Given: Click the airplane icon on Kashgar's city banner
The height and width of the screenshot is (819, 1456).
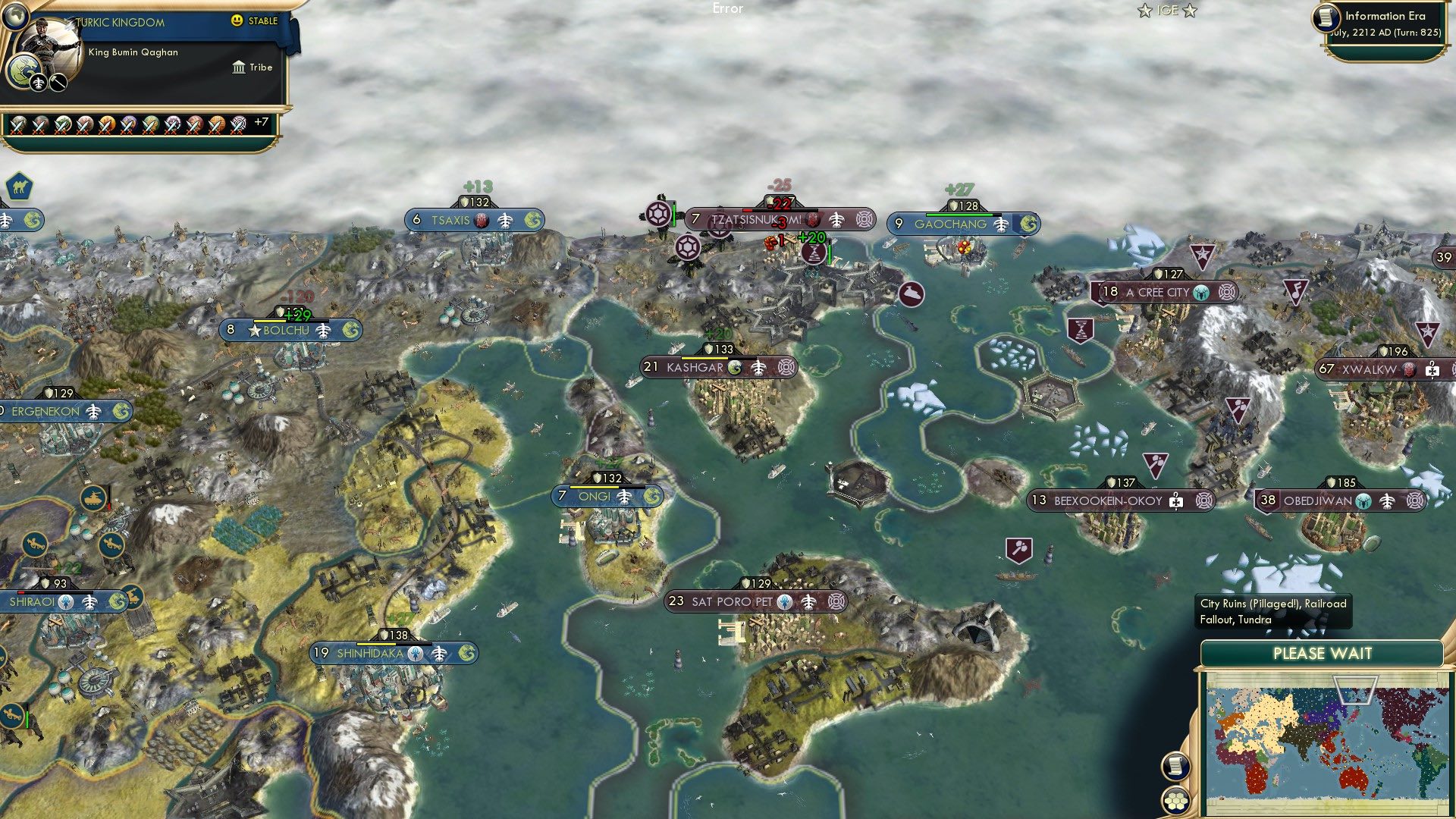Looking at the screenshot, I should [x=758, y=366].
